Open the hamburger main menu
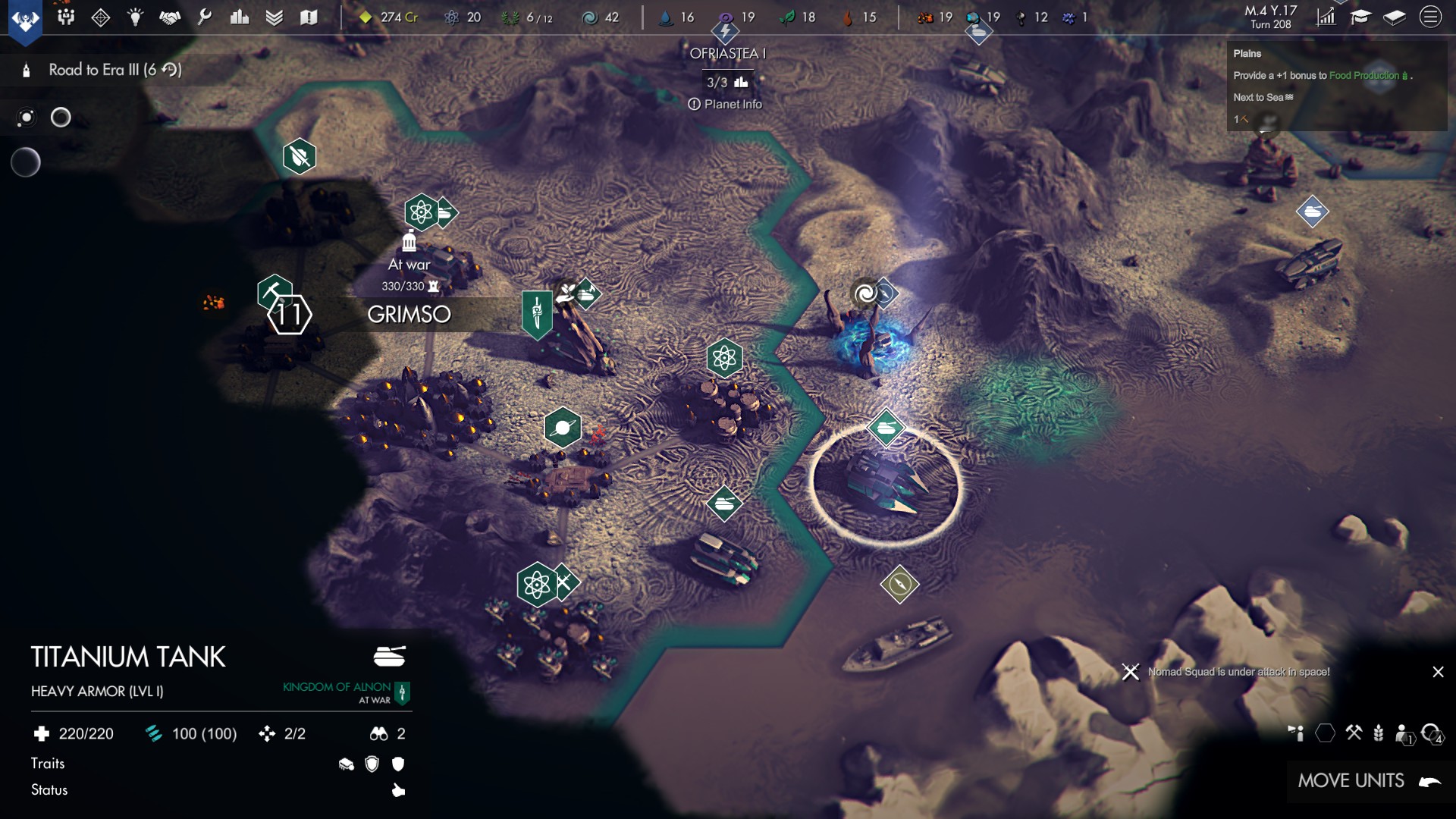Screen dimensions: 1456x819 point(1430,17)
